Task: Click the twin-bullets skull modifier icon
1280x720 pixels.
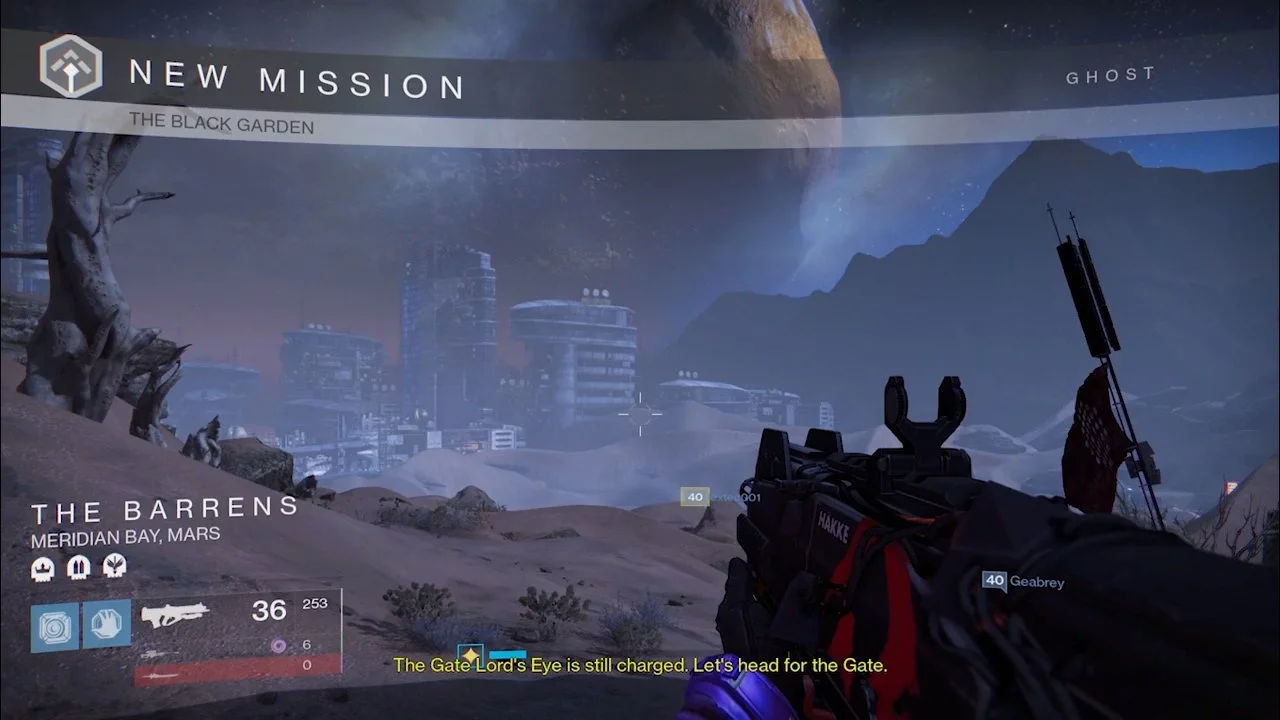Action: 79,569
